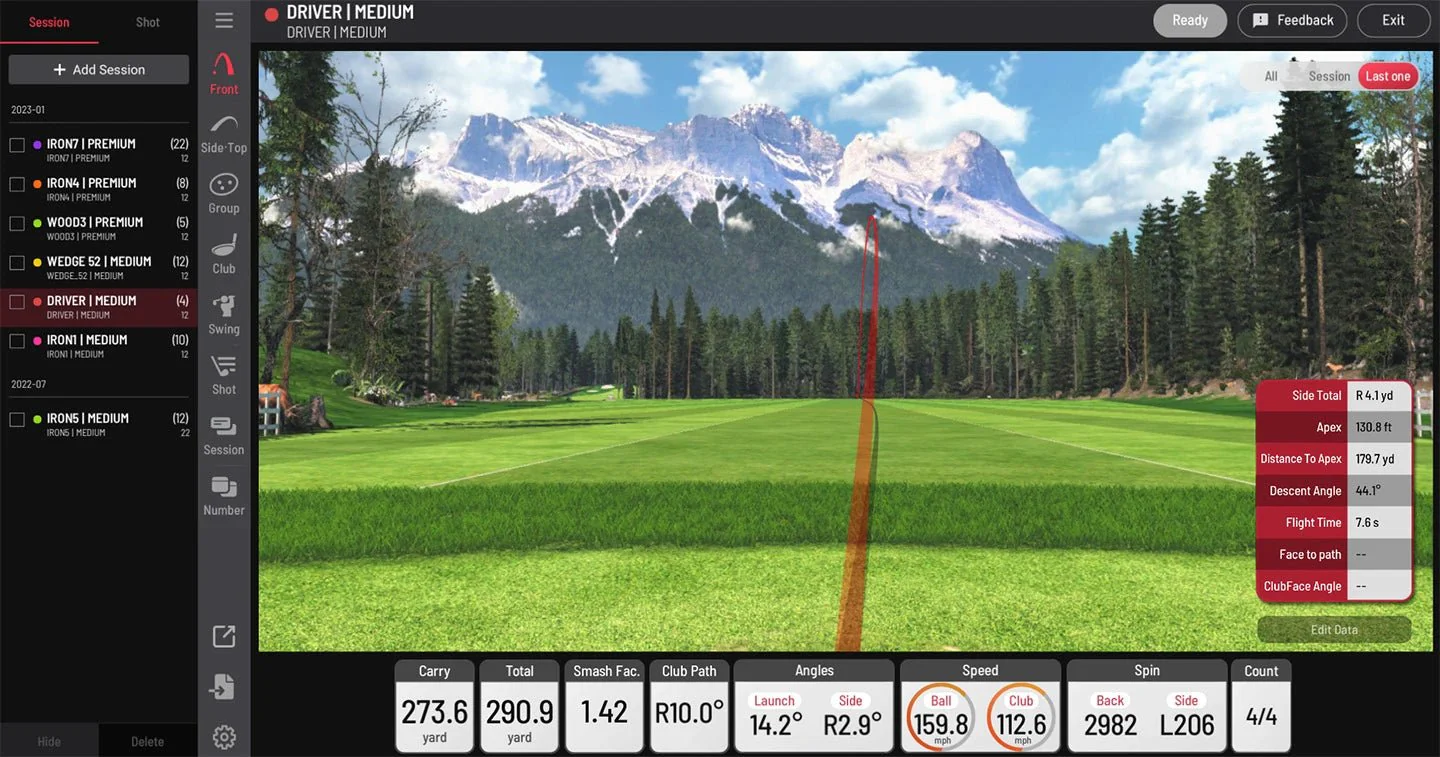Click the sign-out icon in the sidebar
Viewport: 1440px width, 757px height.
point(223,686)
